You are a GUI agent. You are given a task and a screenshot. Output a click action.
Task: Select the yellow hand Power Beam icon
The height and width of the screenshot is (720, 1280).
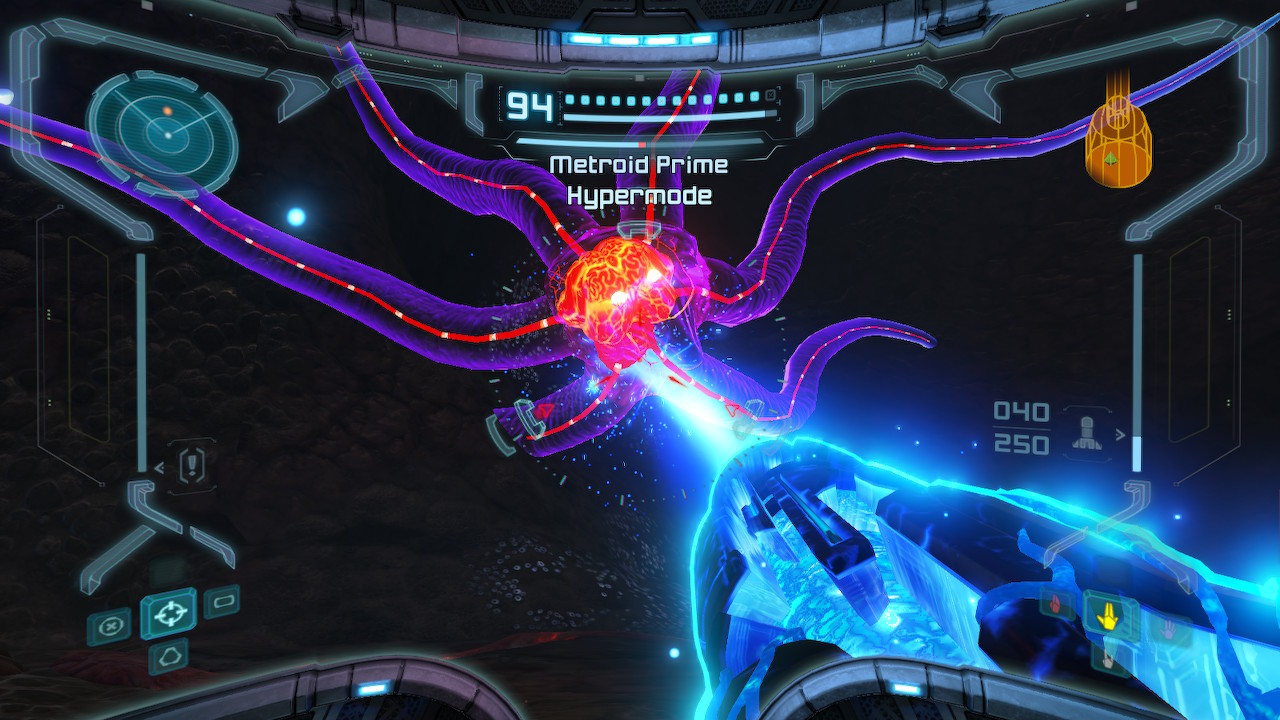pos(1107,616)
